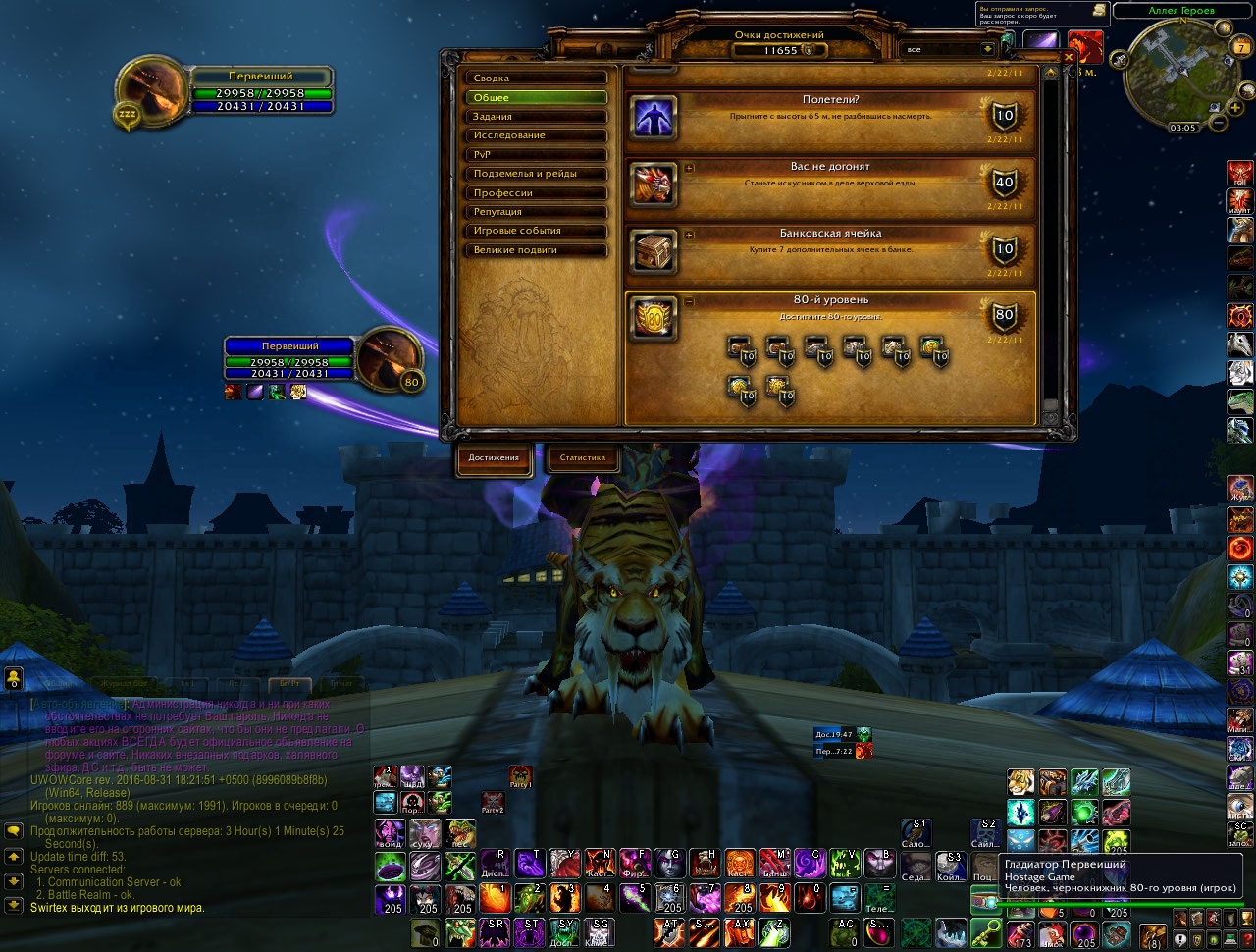Close the achievements window

1069,57
